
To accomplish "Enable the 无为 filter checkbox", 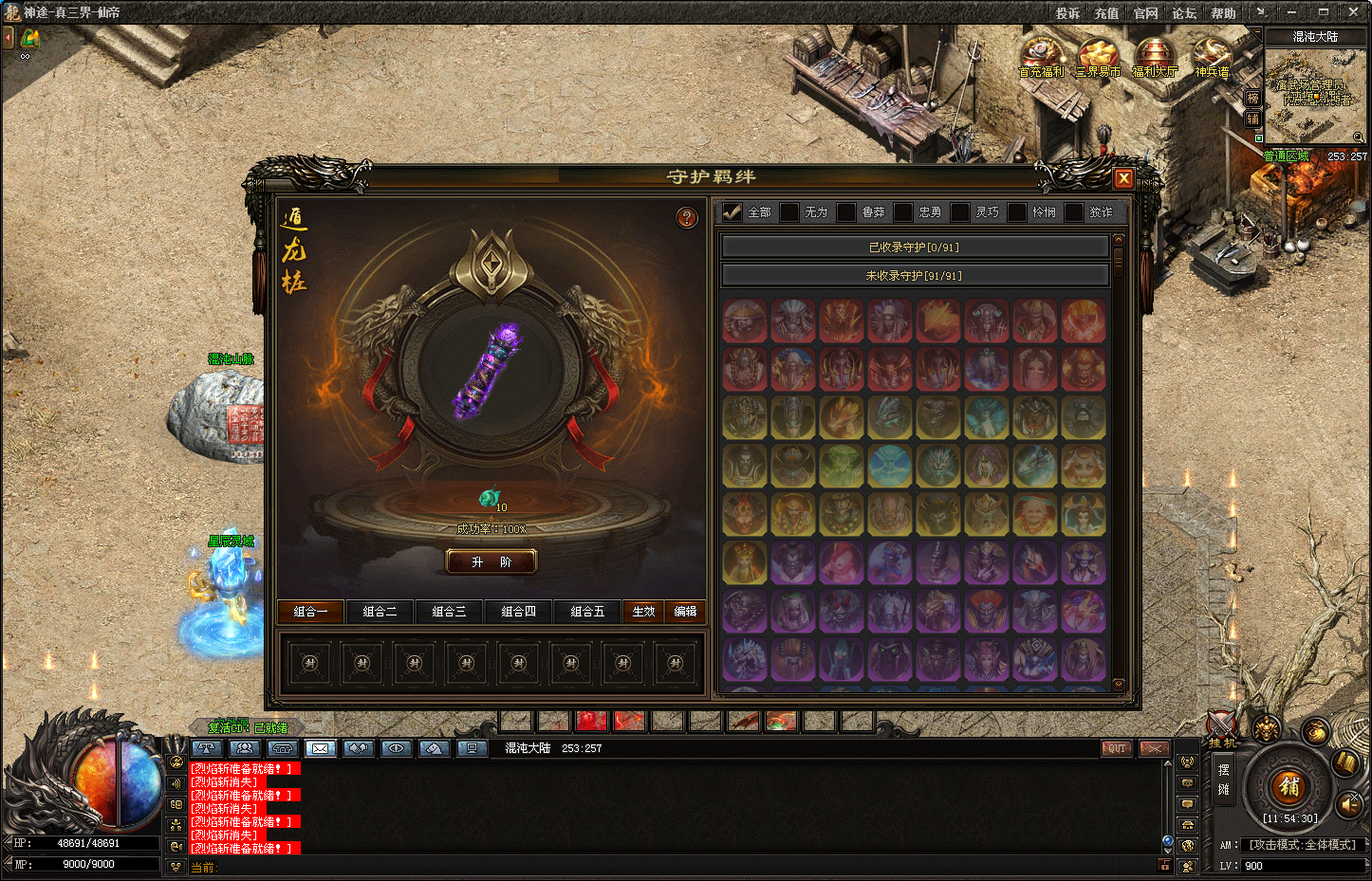I will pos(789,212).
